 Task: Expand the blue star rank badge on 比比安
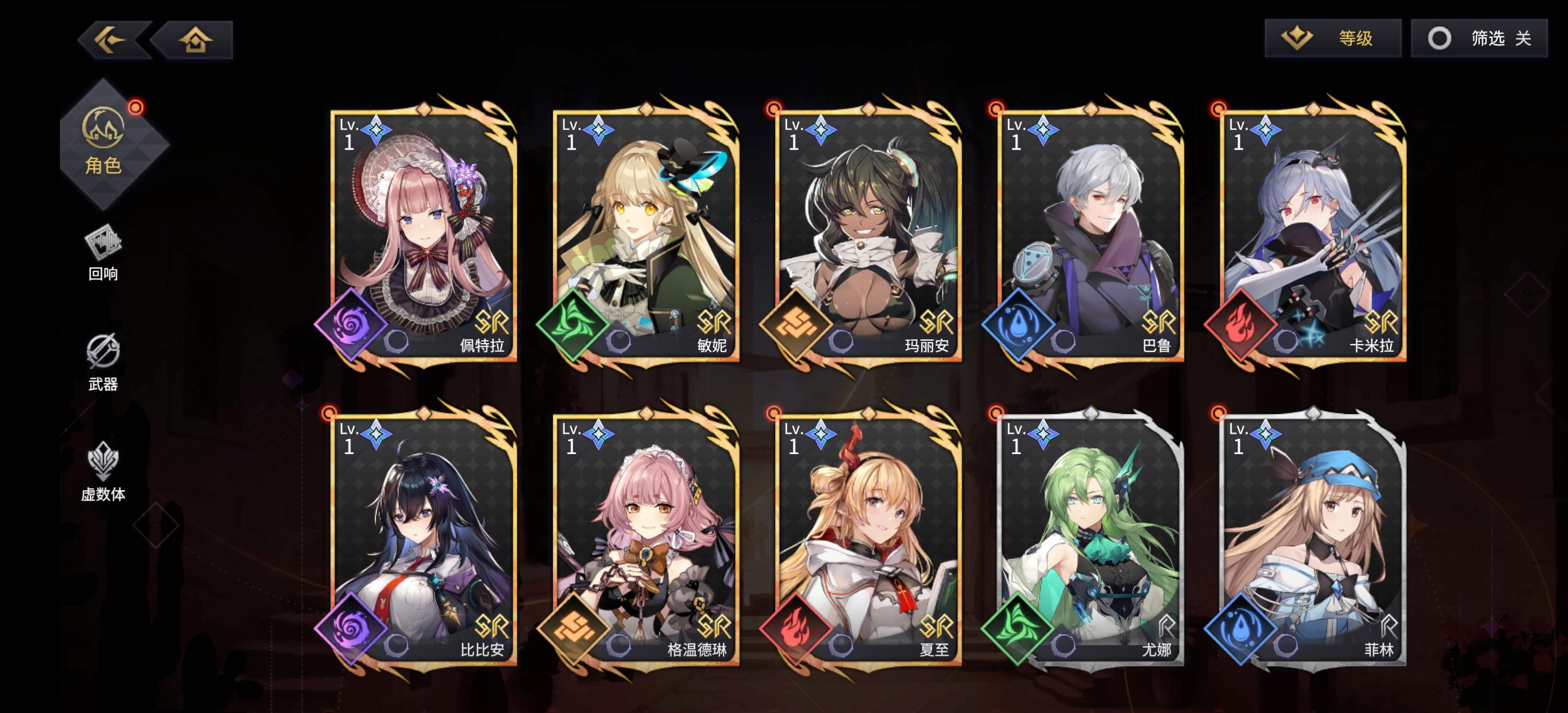[x=377, y=434]
